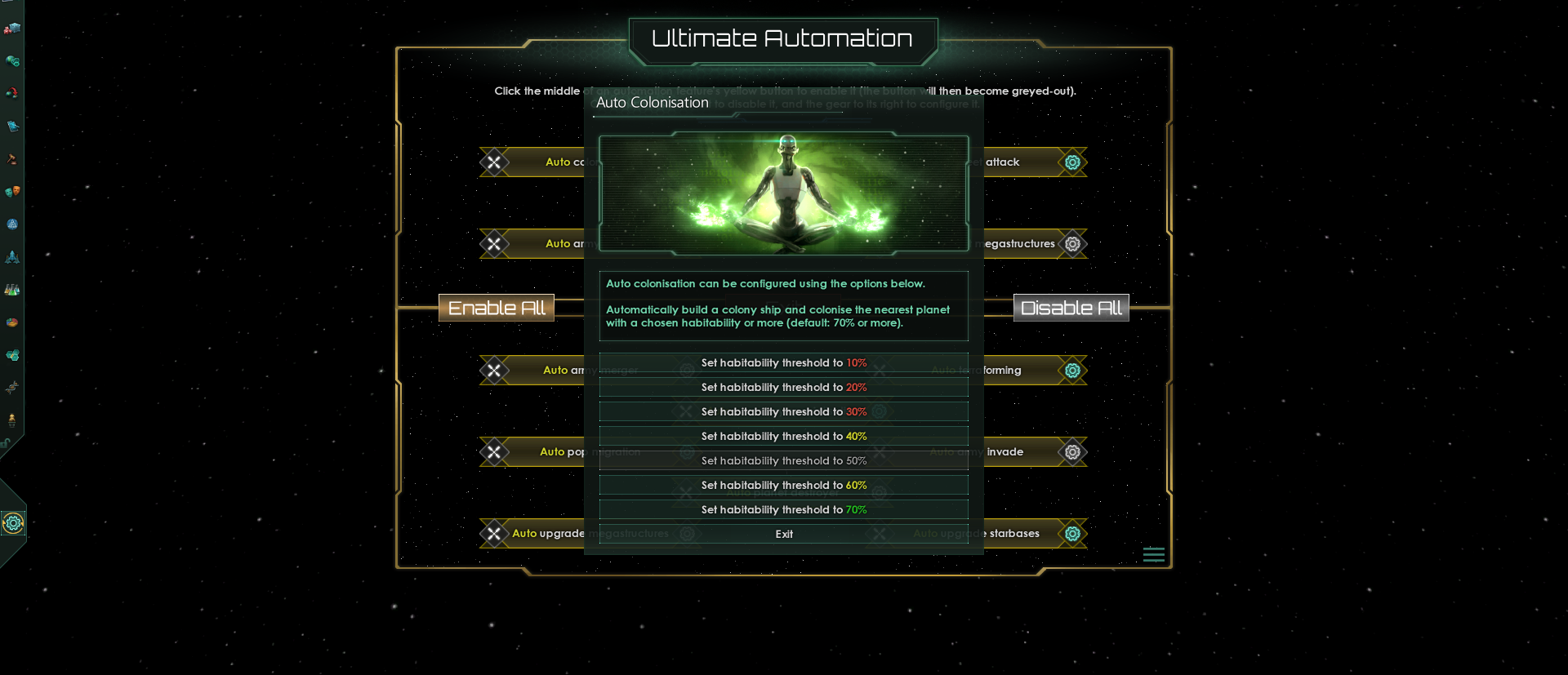Click the Enable All button
The width and height of the screenshot is (1568, 675).
pos(497,308)
